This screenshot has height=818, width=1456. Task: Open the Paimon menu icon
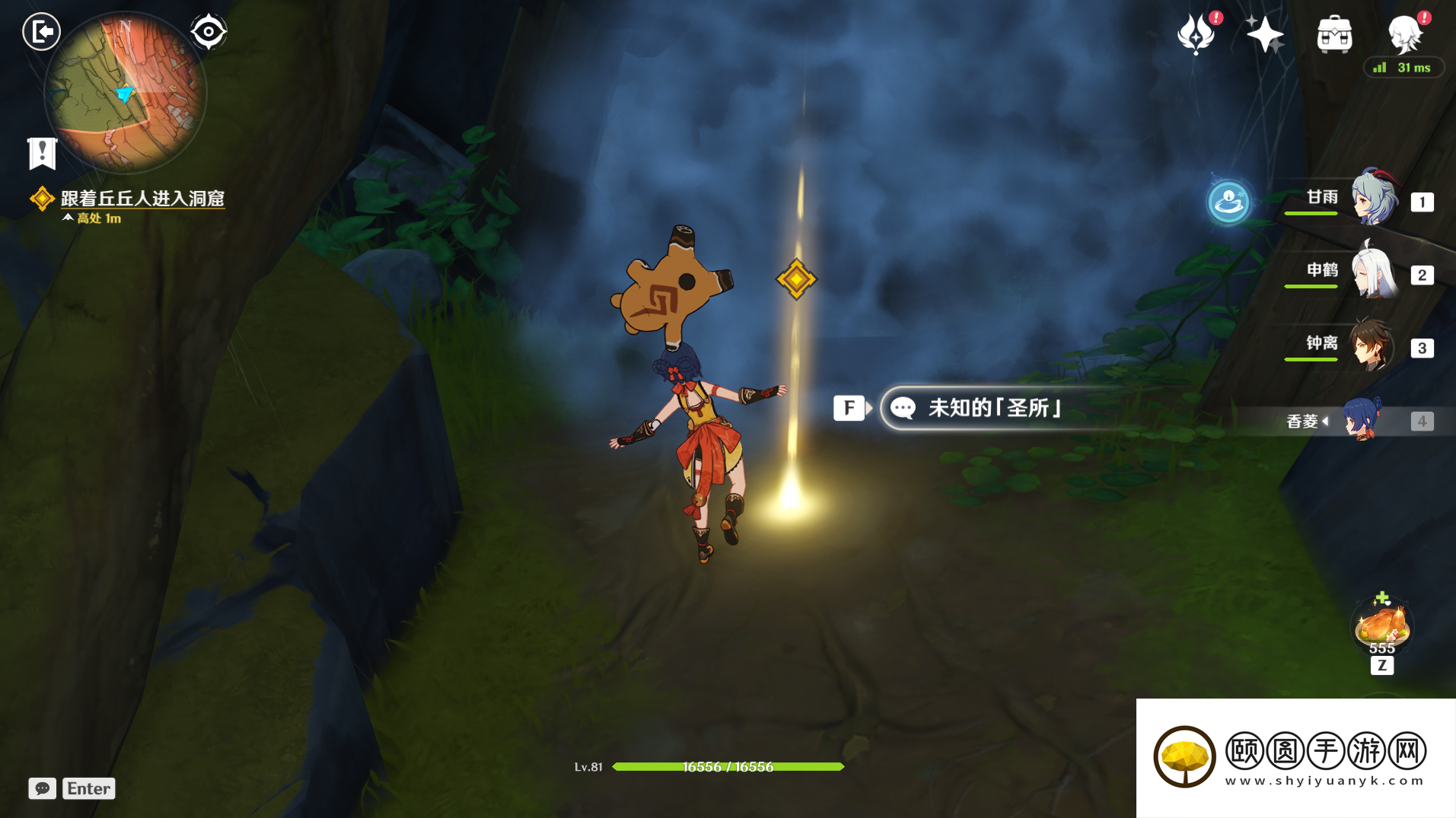[x=1405, y=35]
